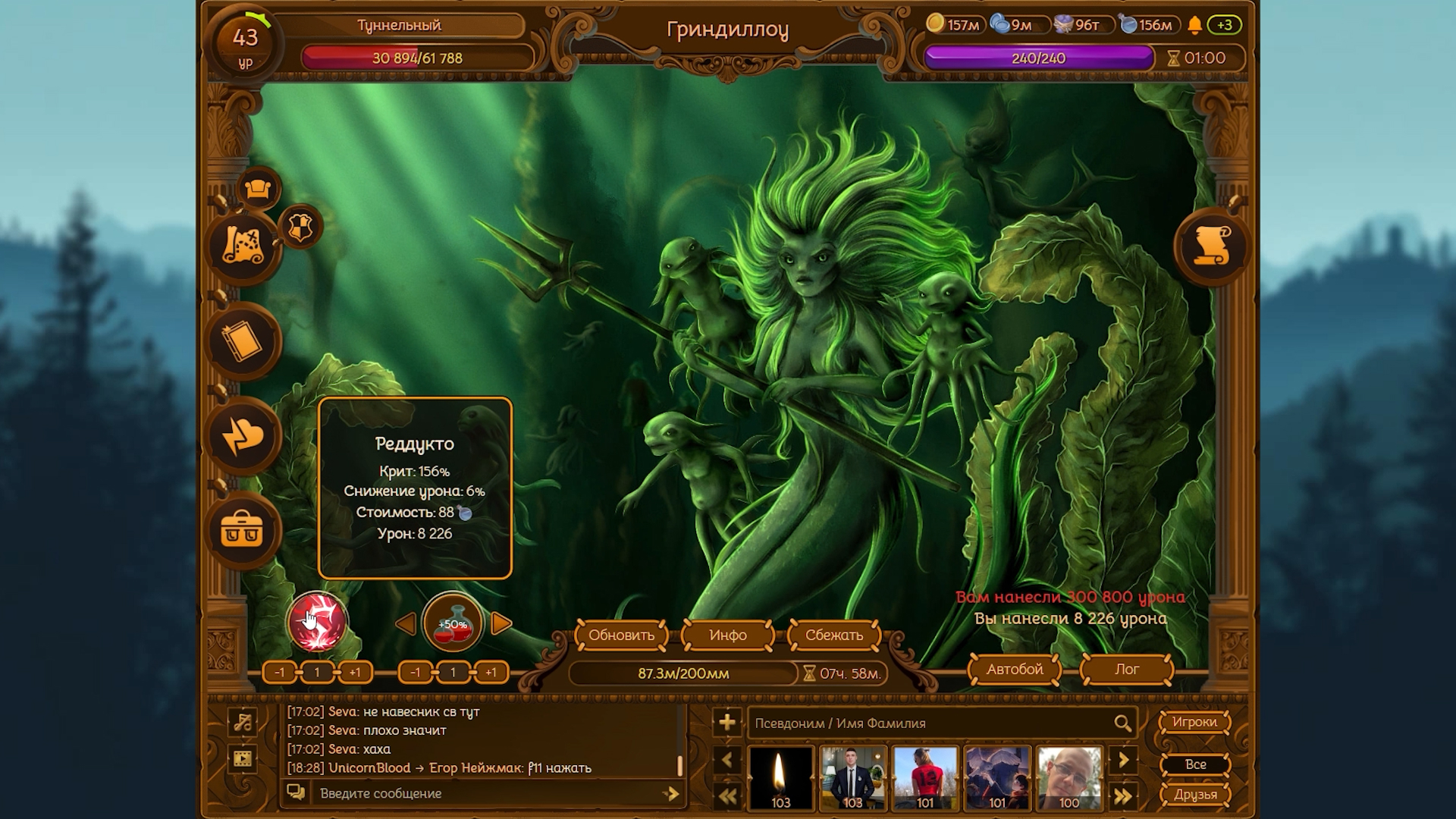Click the chat message input field
The width and height of the screenshot is (1456, 819).
click(485, 793)
